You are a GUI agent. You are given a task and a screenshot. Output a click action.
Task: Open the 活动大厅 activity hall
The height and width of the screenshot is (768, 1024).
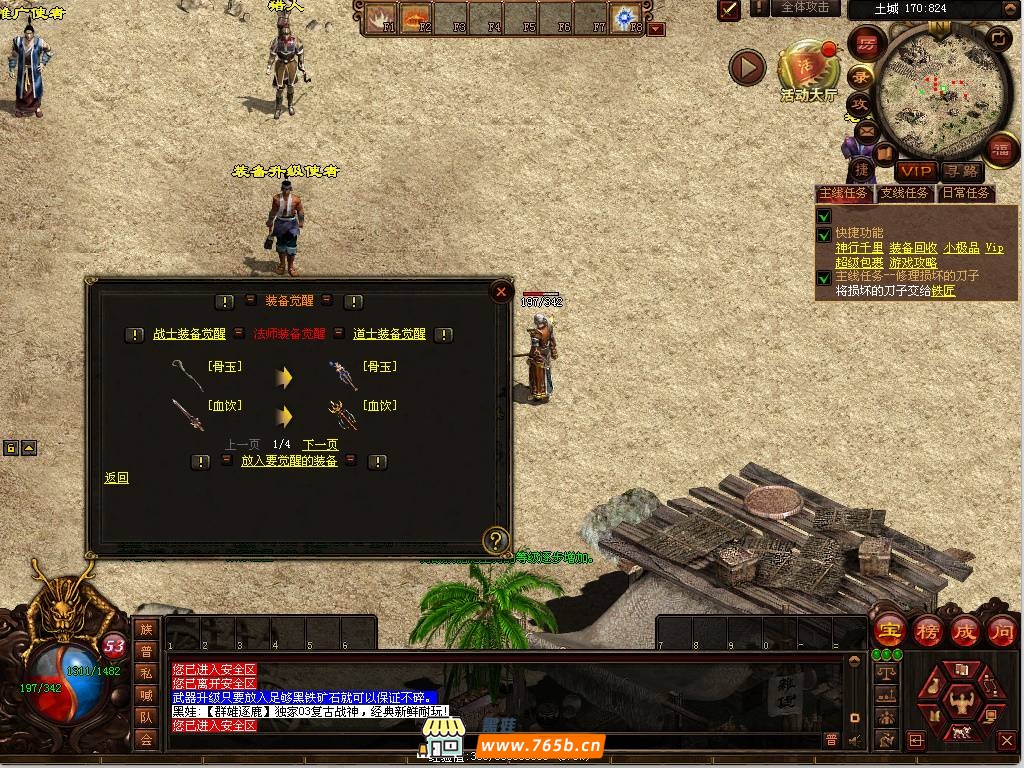(x=808, y=70)
